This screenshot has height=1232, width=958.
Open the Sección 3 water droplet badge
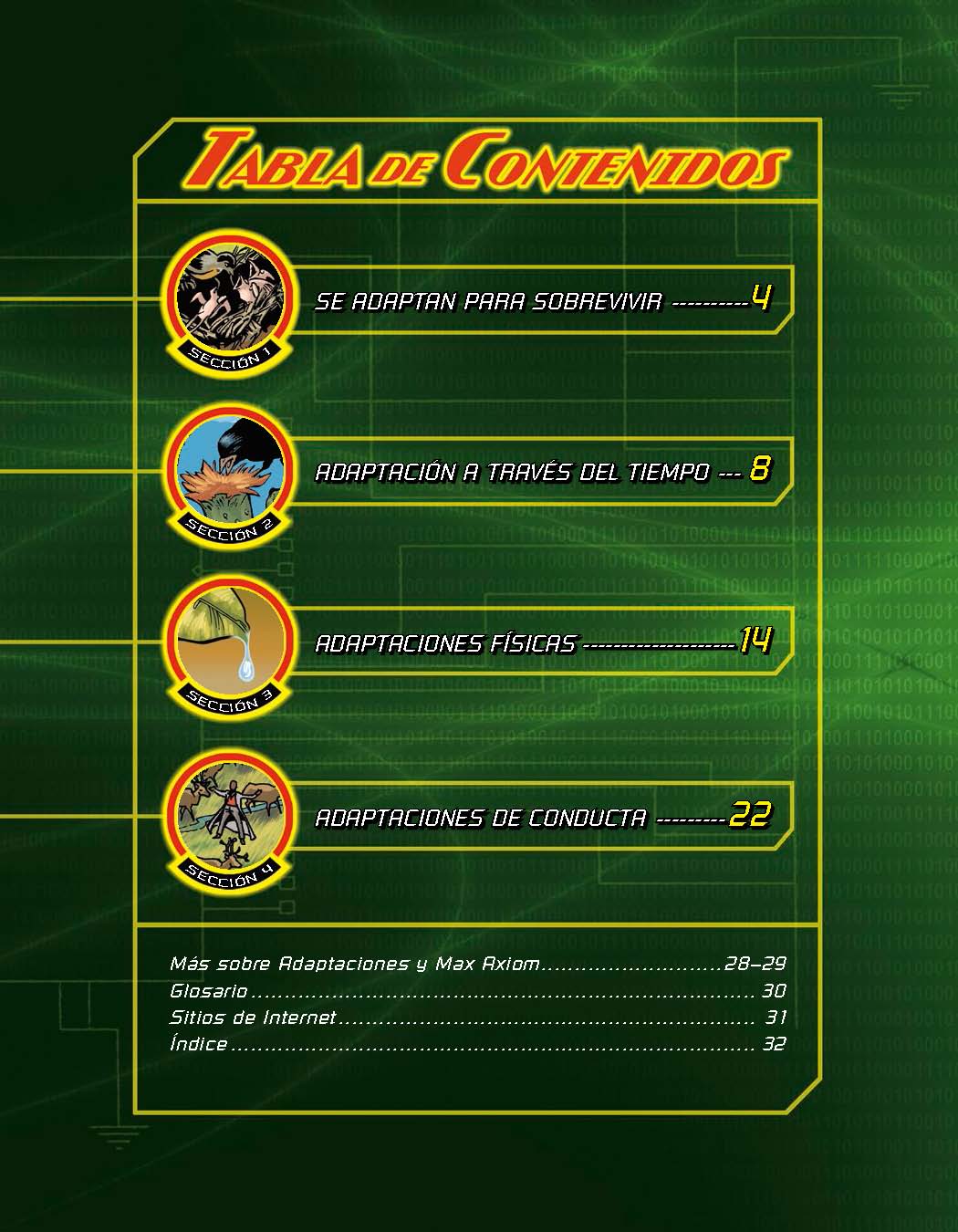(x=230, y=643)
